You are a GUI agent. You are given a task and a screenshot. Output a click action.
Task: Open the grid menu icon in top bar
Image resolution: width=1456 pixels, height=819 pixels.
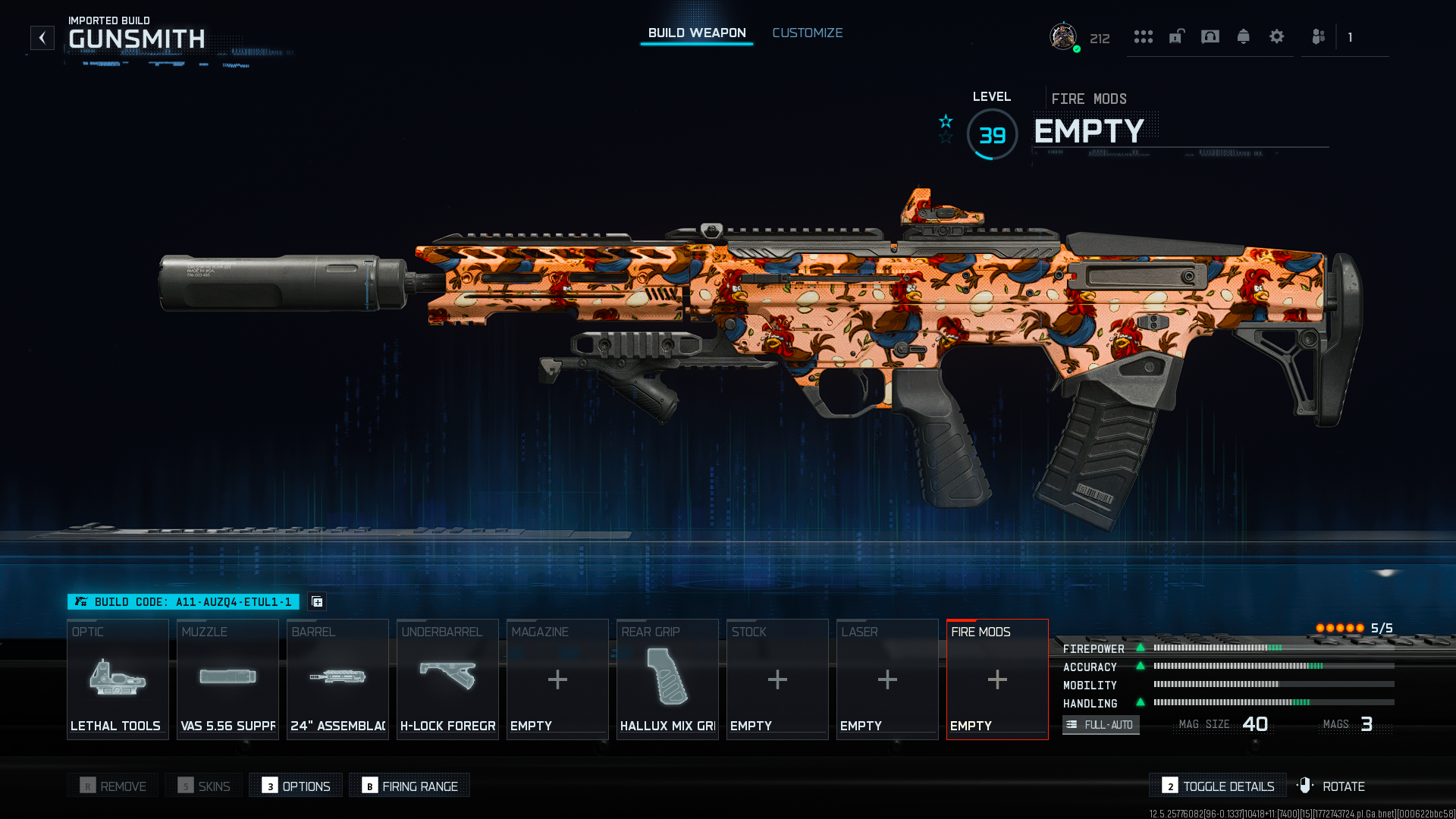[x=1143, y=36]
